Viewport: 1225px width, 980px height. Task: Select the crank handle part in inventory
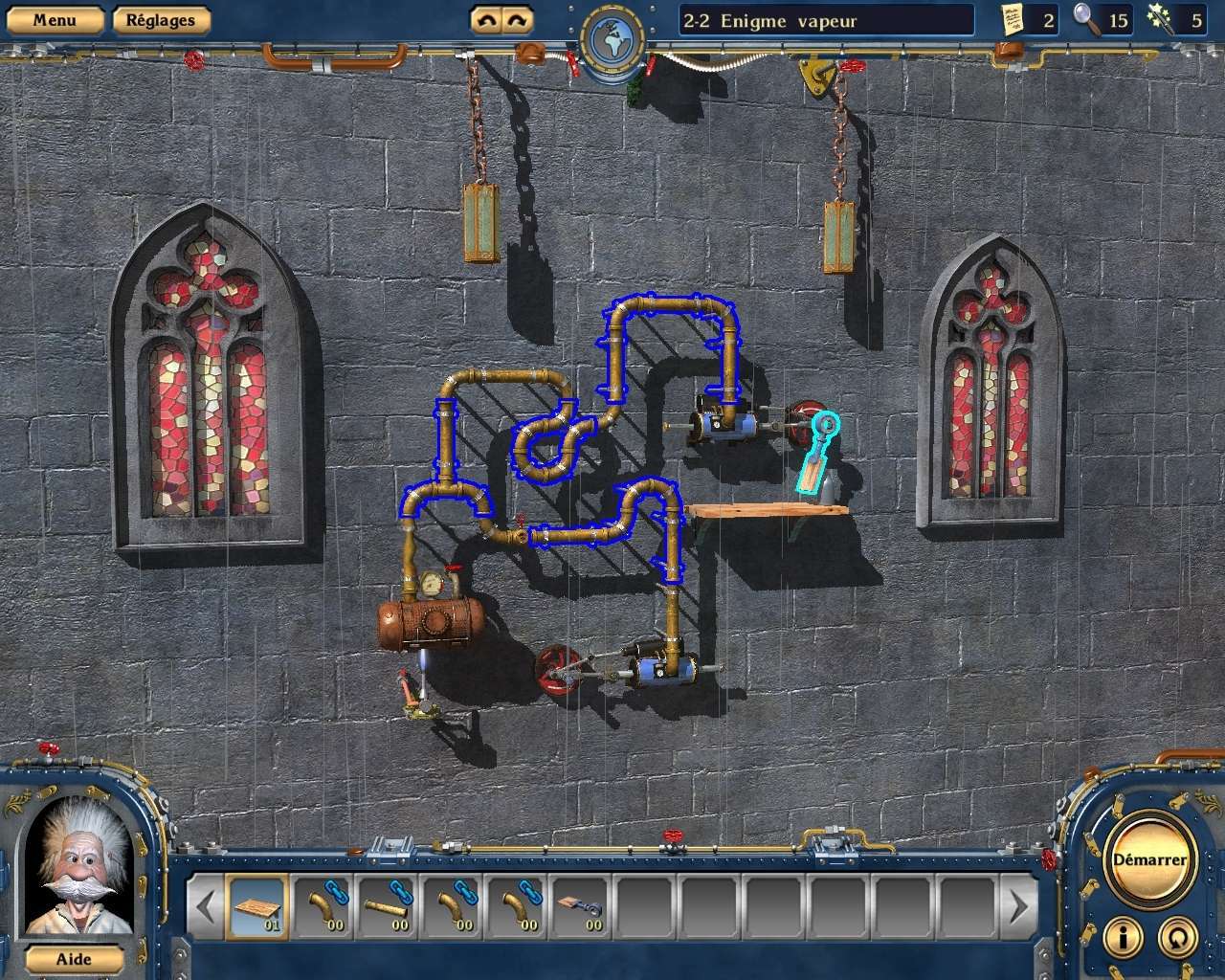pyautogui.click(x=581, y=907)
